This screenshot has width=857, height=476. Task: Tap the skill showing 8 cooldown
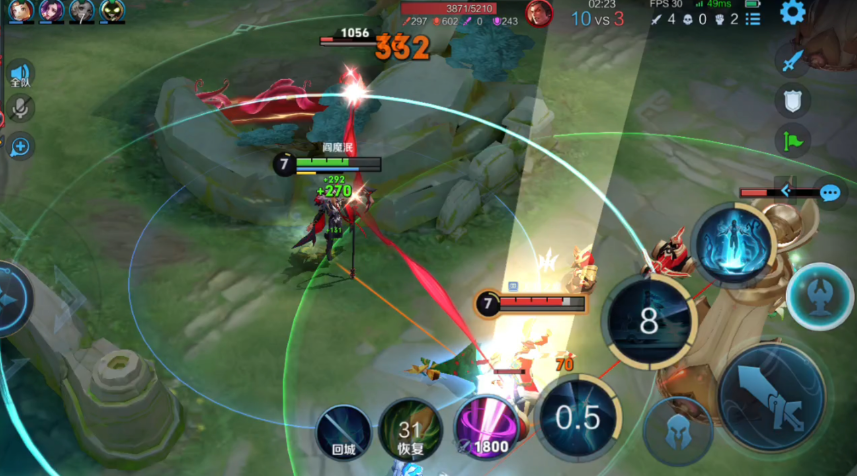[649, 322]
